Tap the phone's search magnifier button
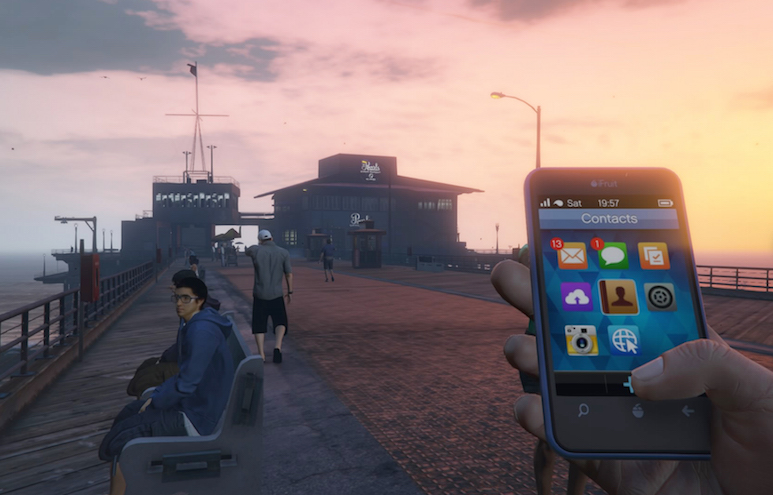Viewport: 773px width, 495px height. tap(583, 409)
